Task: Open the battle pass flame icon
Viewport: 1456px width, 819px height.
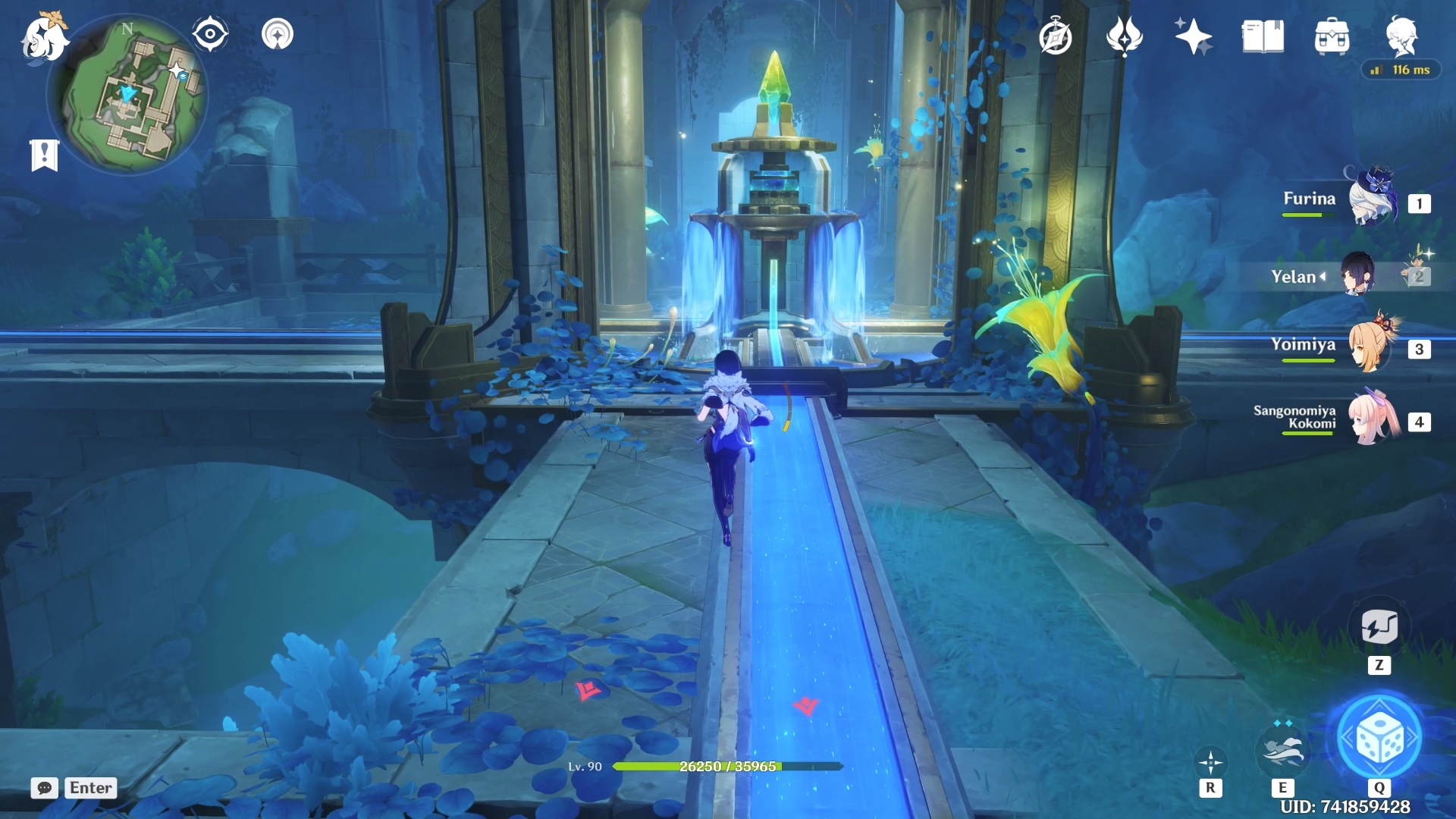Action: [1124, 37]
